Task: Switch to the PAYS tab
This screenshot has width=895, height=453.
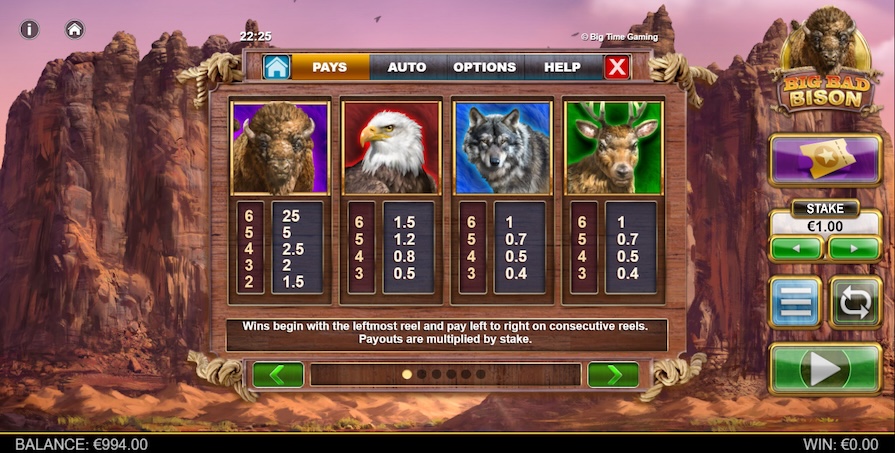Action: coord(329,67)
